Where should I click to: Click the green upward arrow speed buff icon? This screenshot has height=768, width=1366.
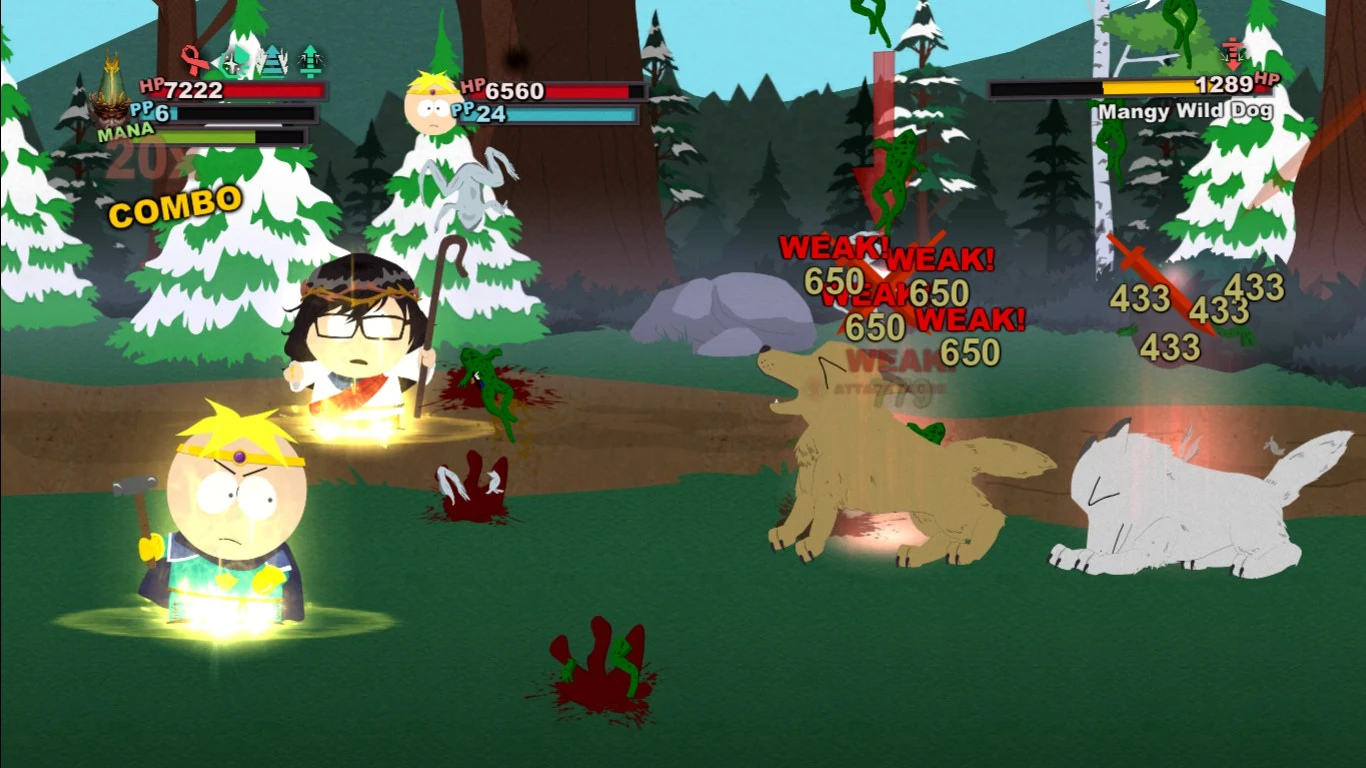(312, 60)
